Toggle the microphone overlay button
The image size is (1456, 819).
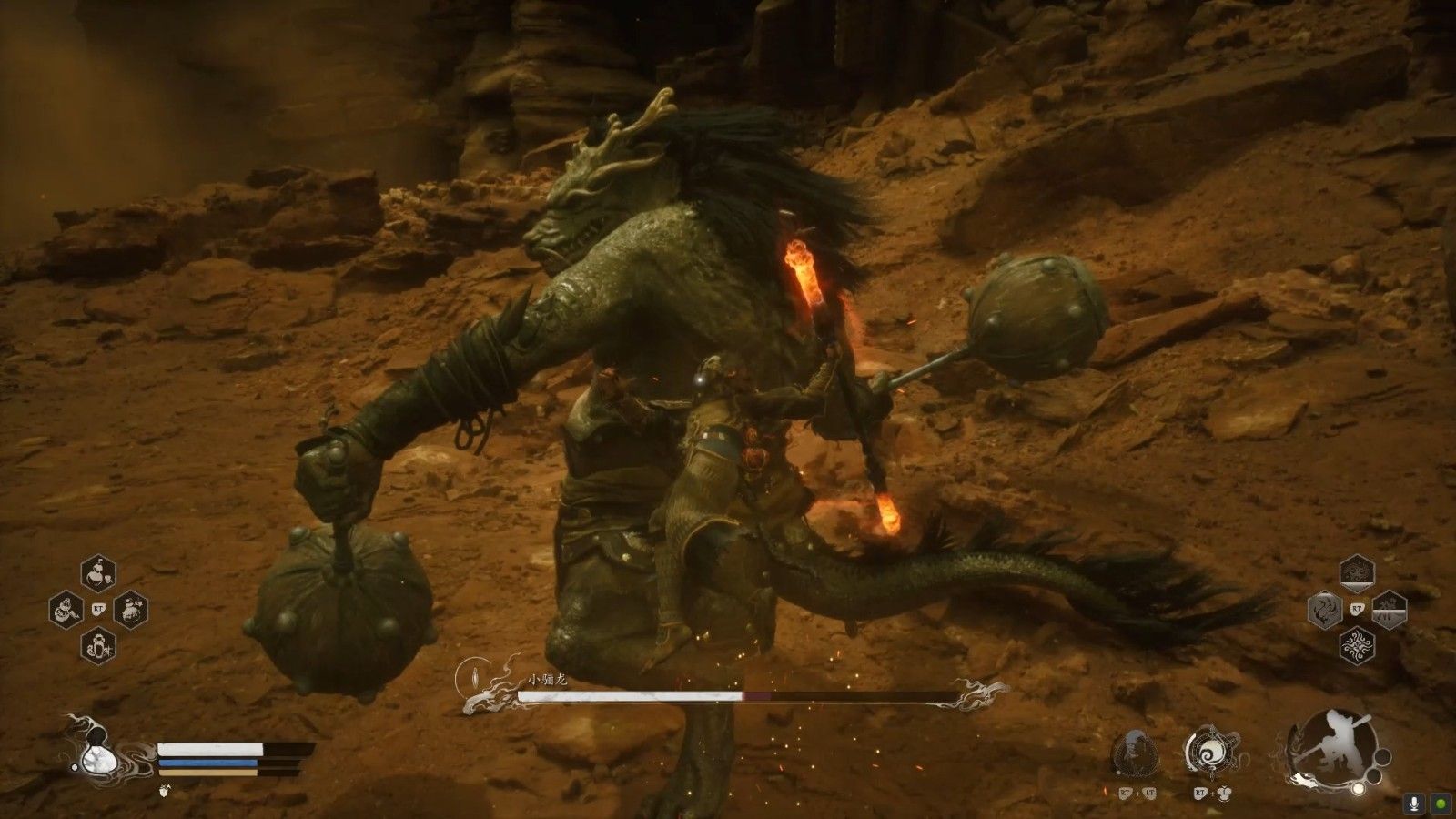click(x=1415, y=804)
